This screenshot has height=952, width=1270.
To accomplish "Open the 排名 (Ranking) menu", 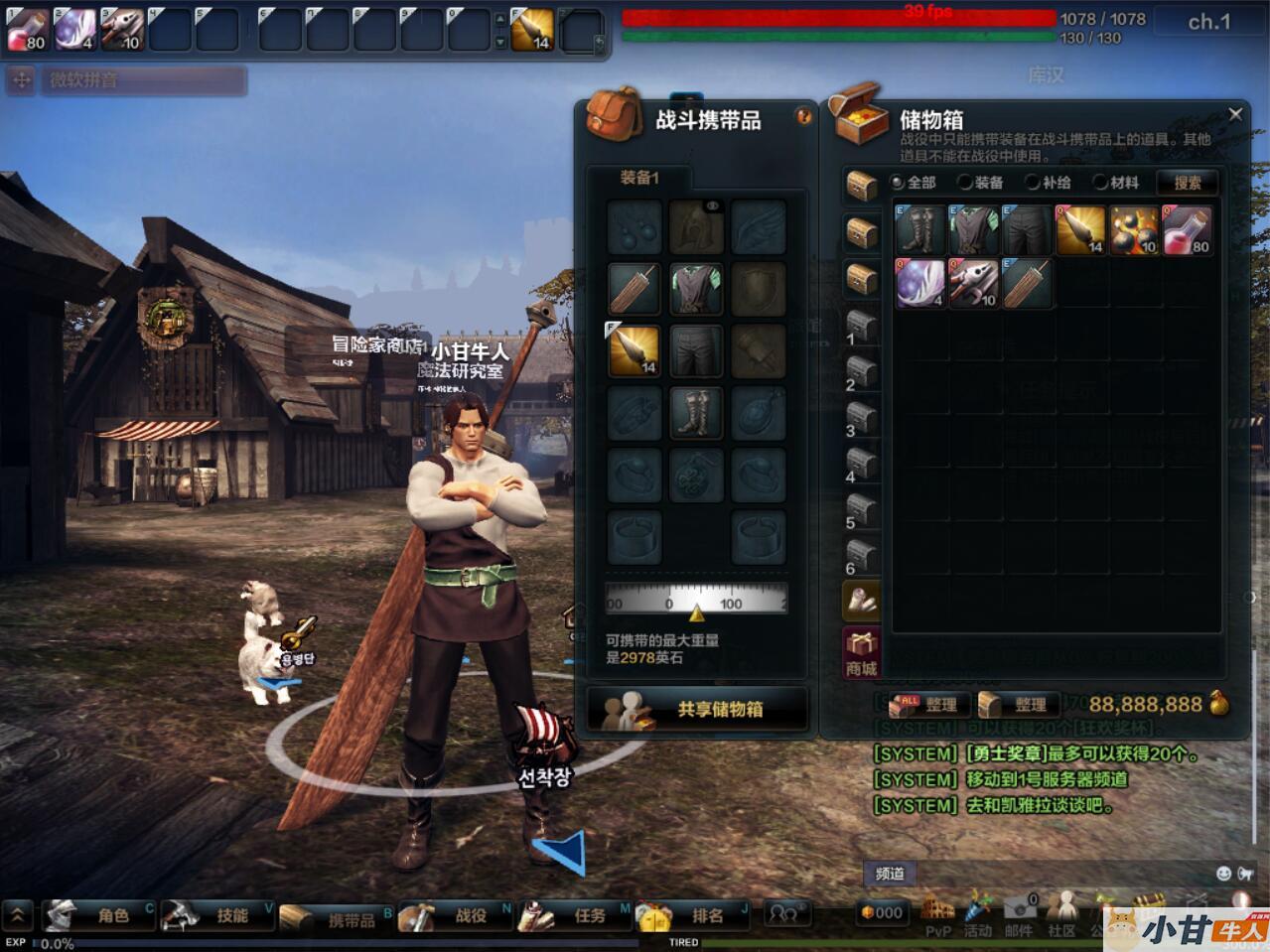I will [695, 915].
